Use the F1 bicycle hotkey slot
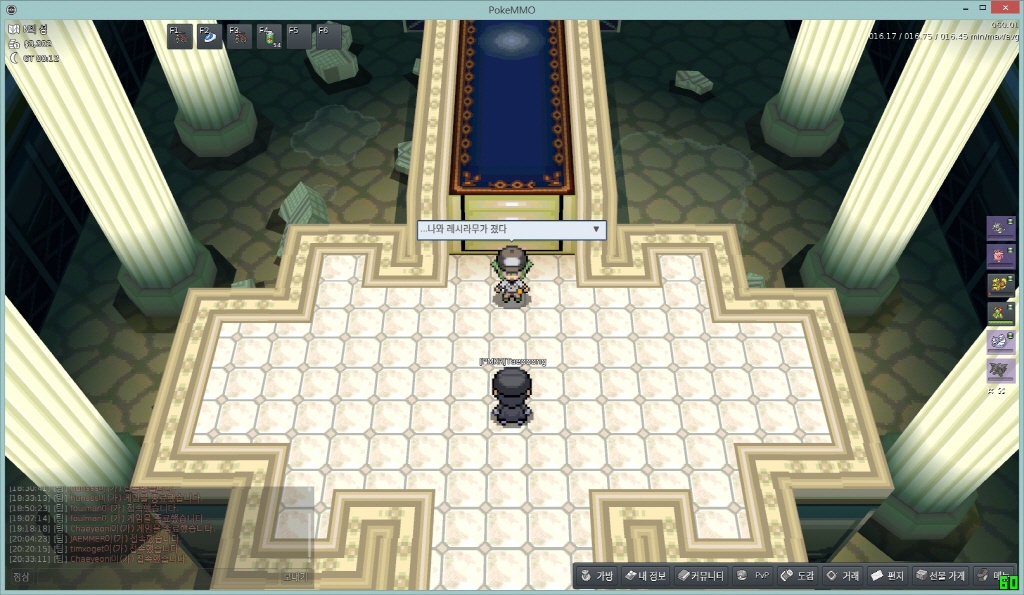Viewport: 1024px width, 595px height. (x=181, y=37)
